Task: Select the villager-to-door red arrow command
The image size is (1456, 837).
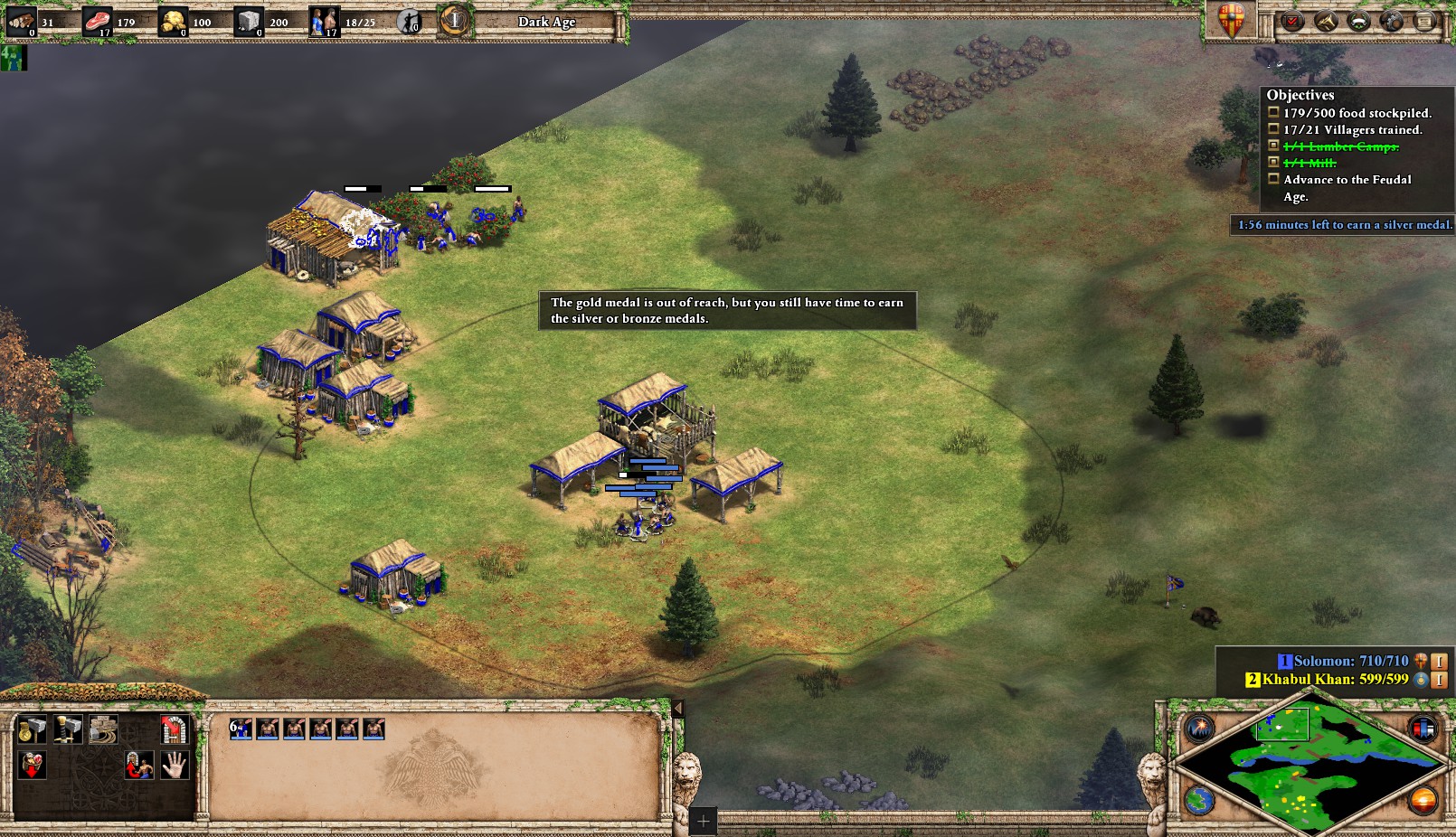Action: tap(138, 766)
